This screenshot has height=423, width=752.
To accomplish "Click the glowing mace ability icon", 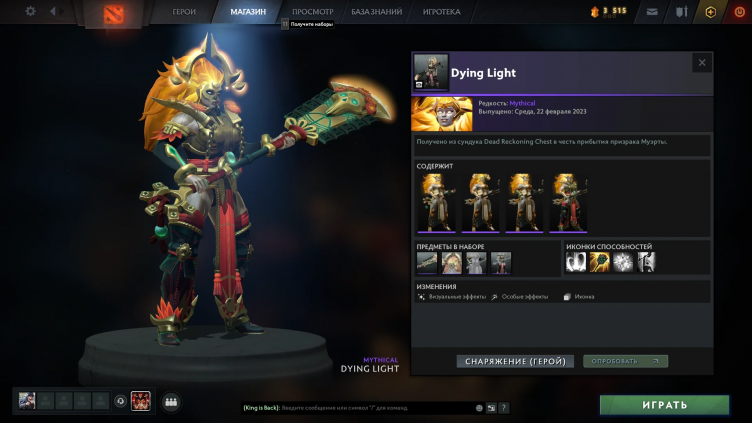I will 599,262.
